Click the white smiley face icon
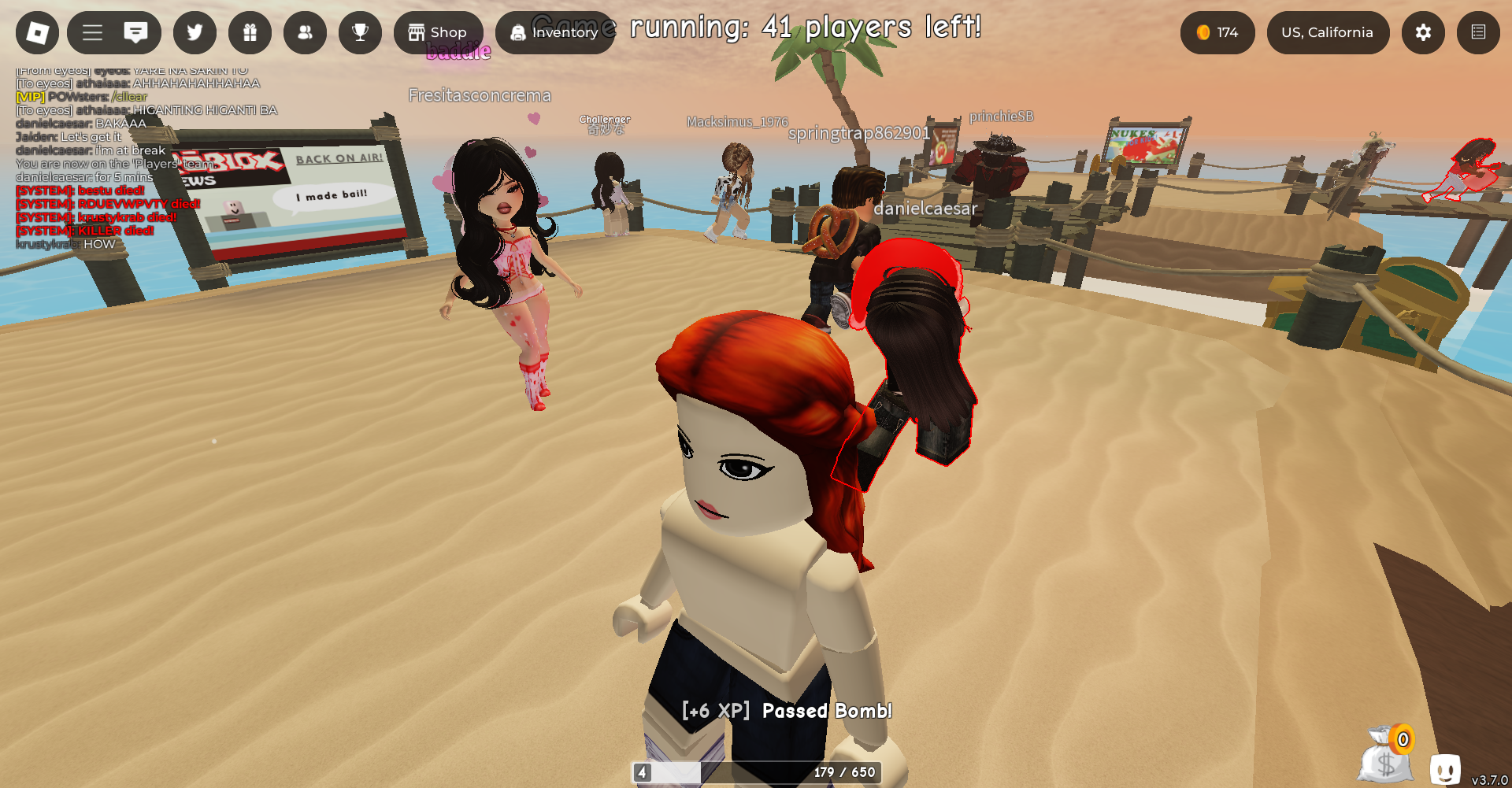 click(x=1445, y=768)
